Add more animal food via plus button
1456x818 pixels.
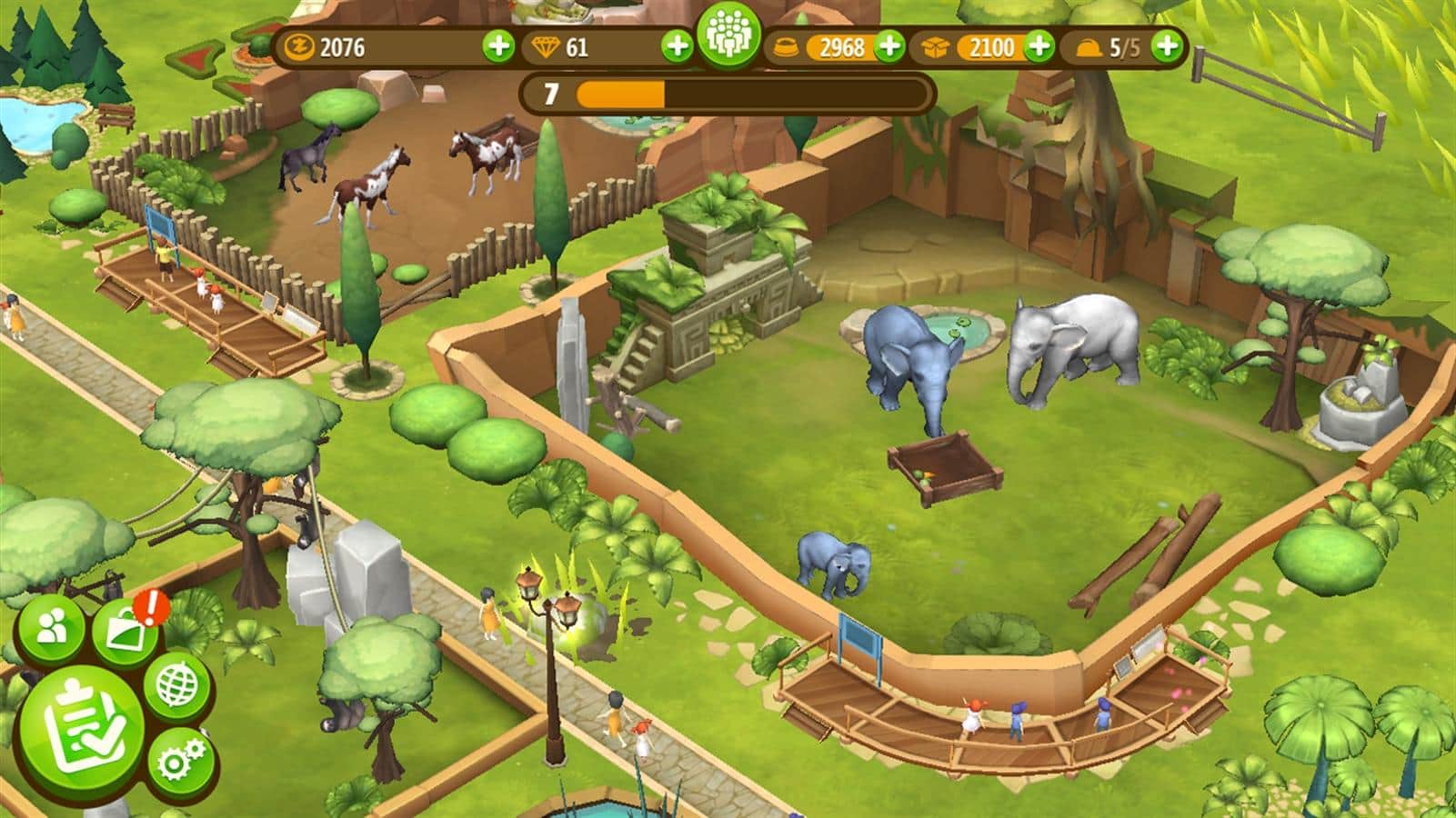pos(889,45)
